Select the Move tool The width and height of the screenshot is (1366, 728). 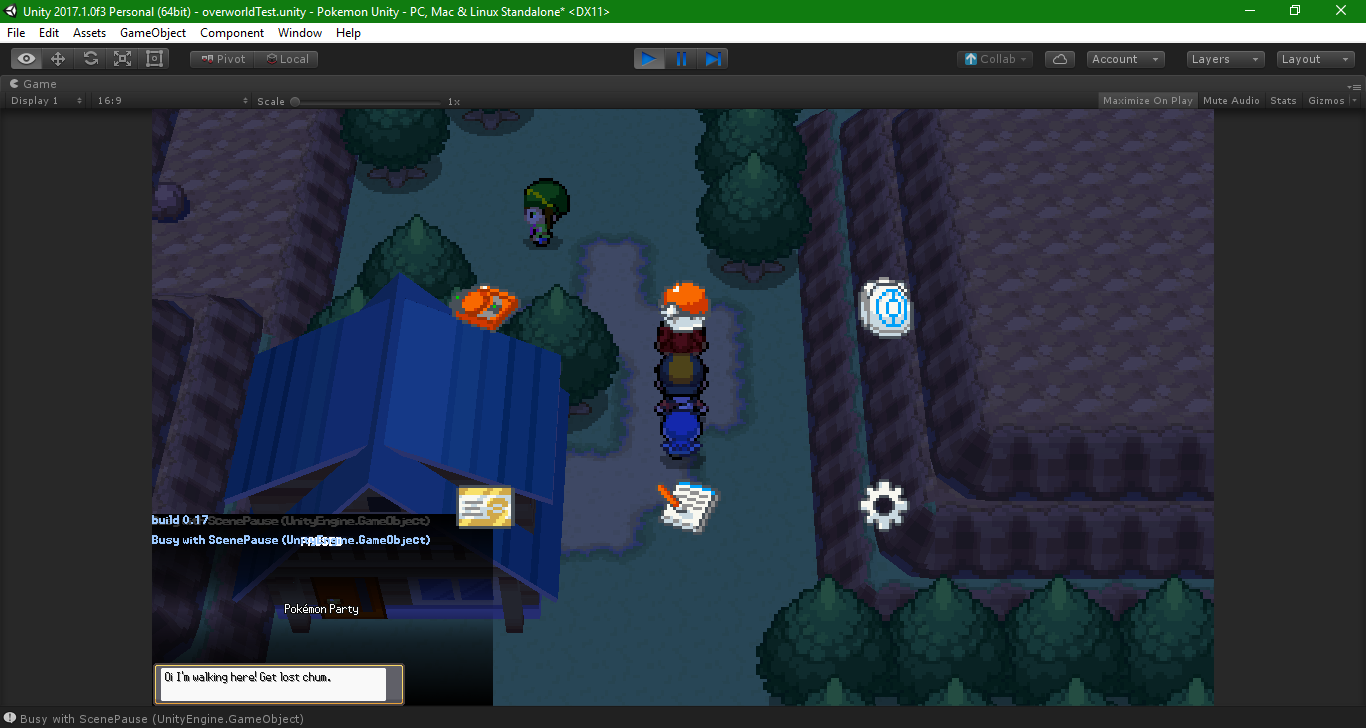pos(57,58)
